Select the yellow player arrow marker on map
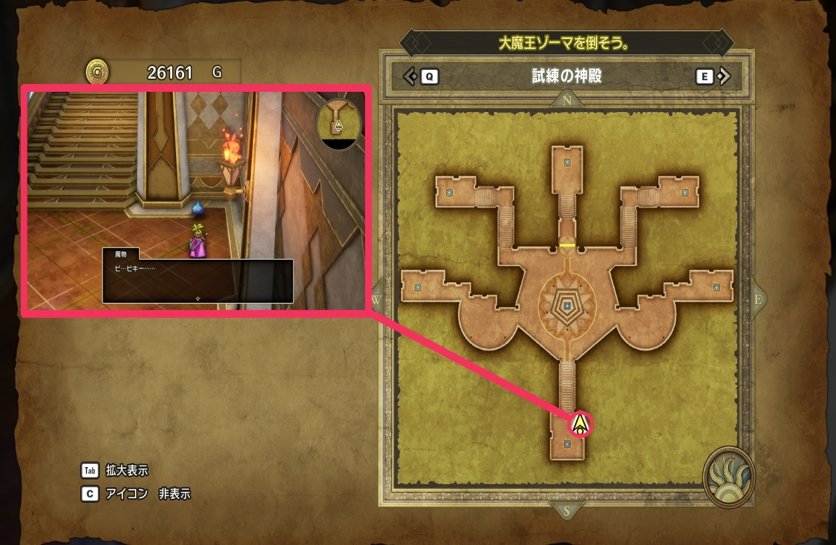This screenshot has height=545, width=836. coord(579,424)
